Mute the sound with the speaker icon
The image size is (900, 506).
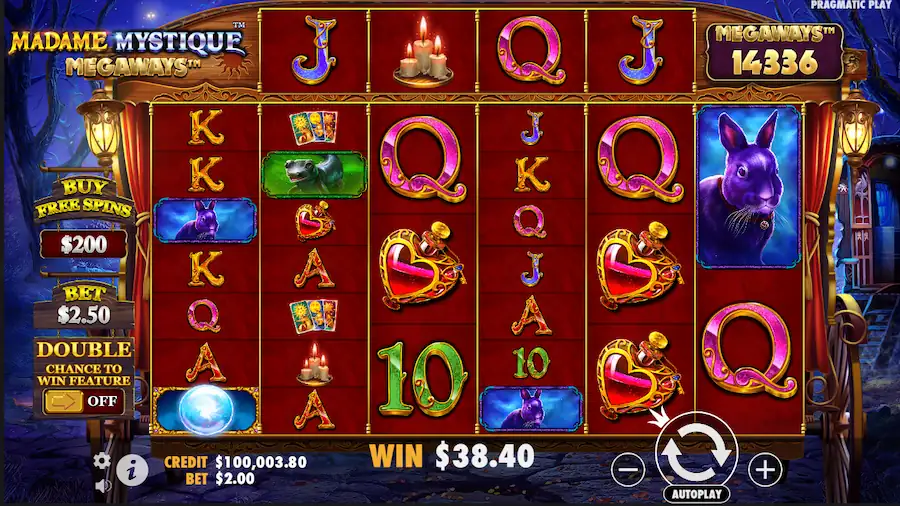102,486
